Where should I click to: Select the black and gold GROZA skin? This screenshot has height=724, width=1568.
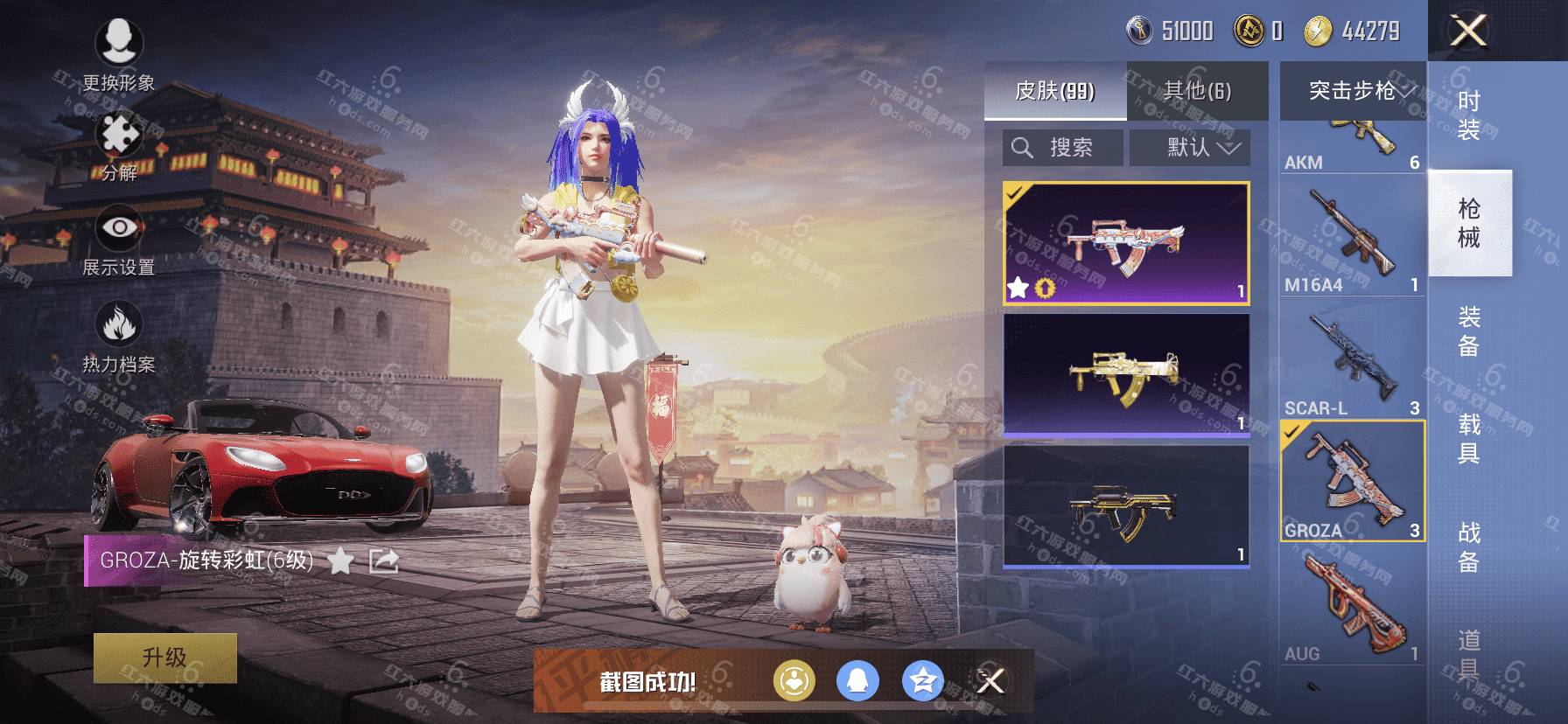tap(1126, 506)
